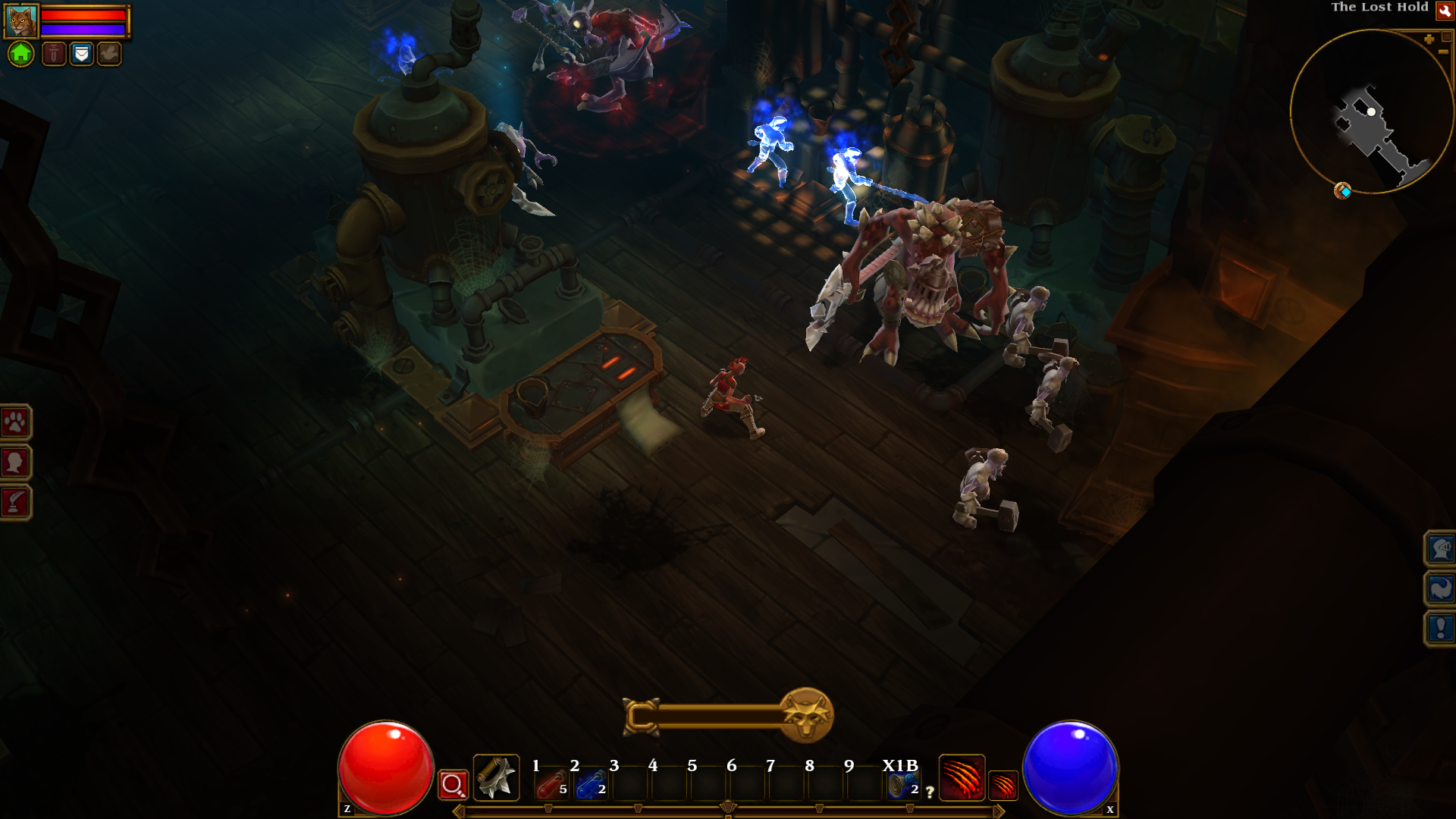Image resolution: width=1456 pixels, height=819 pixels.
Task: Toggle the swirl spell icon on the right sidebar
Action: coord(1442,587)
